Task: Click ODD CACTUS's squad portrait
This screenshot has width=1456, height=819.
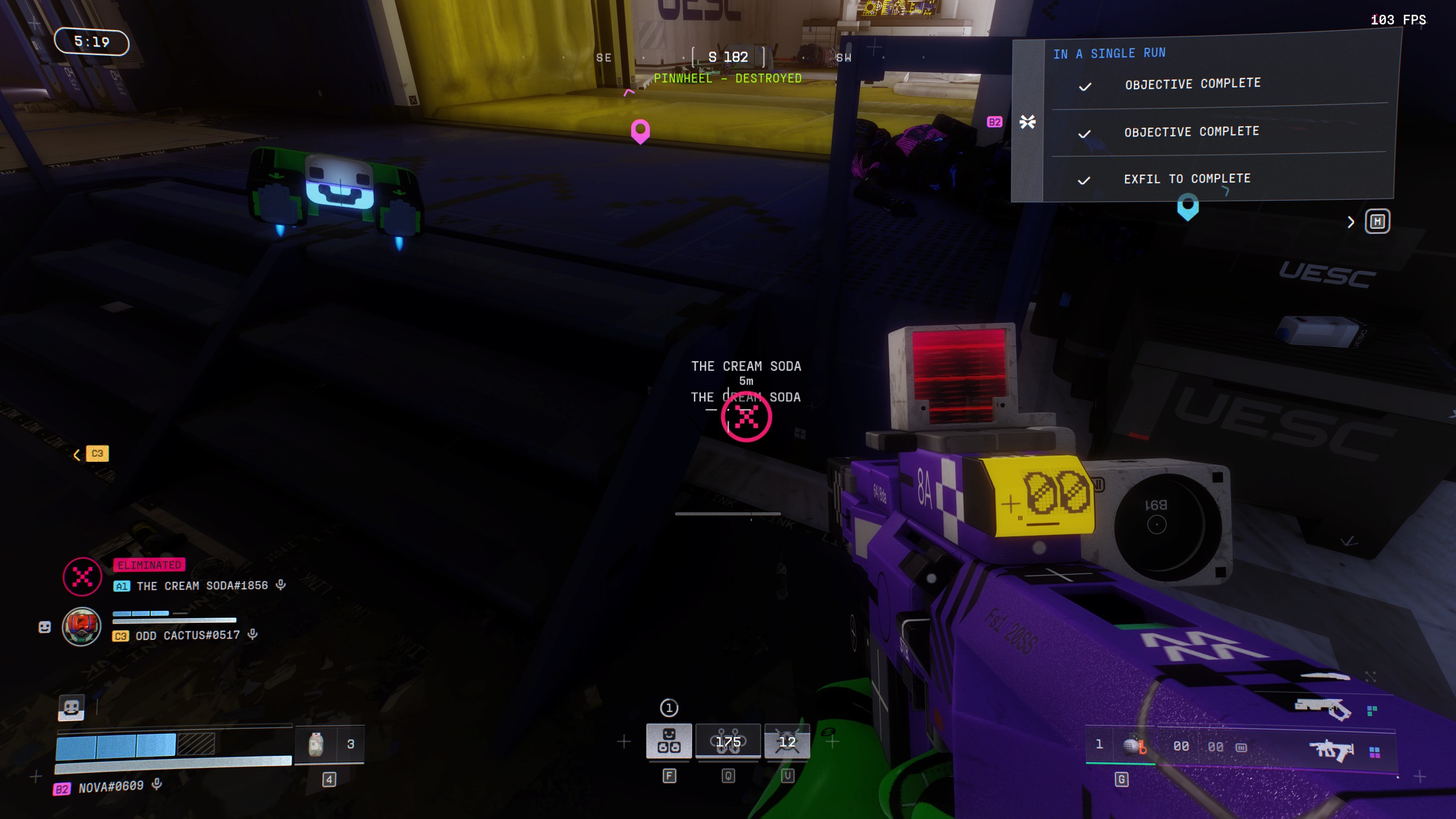Action: [x=82, y=627]
